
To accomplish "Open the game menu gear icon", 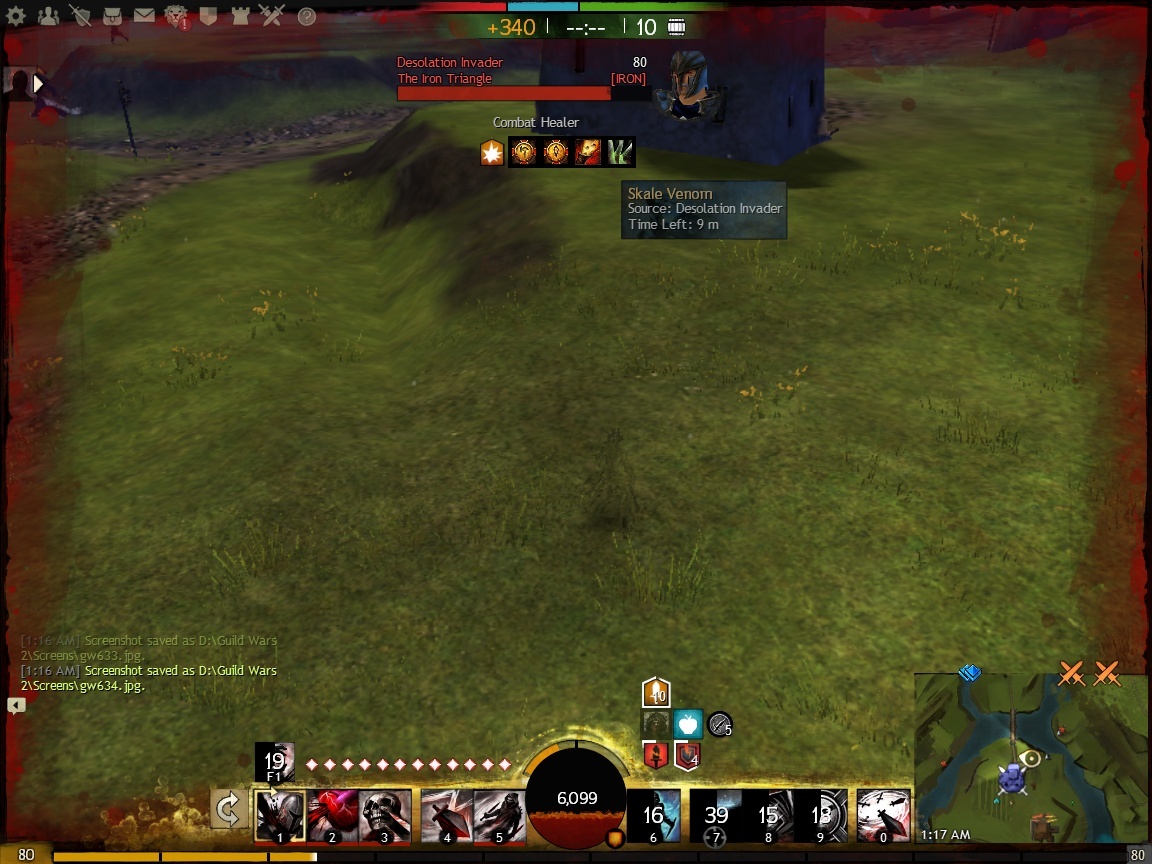I will point(16,16).
